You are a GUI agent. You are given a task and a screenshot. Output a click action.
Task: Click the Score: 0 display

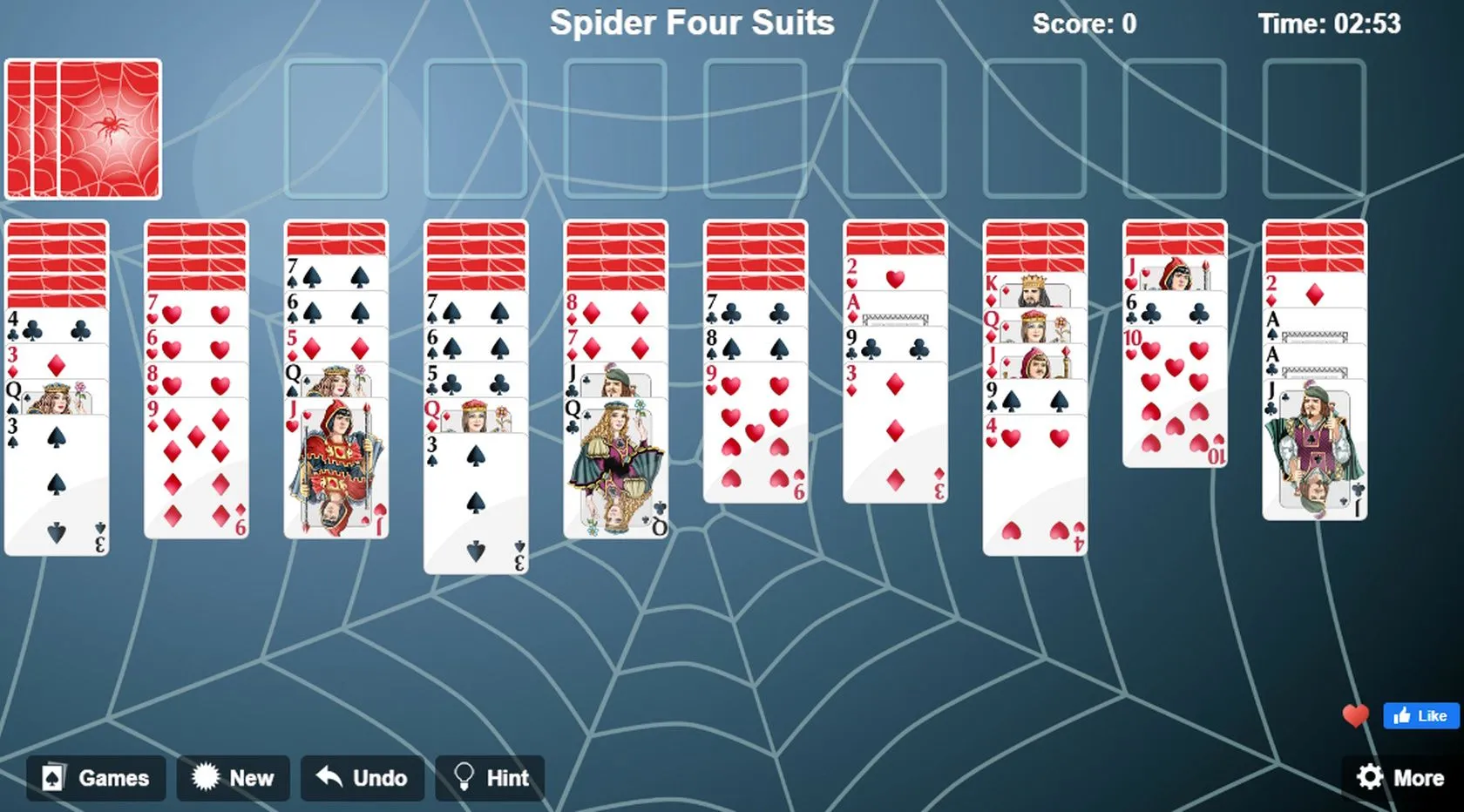click(1083, 24)
